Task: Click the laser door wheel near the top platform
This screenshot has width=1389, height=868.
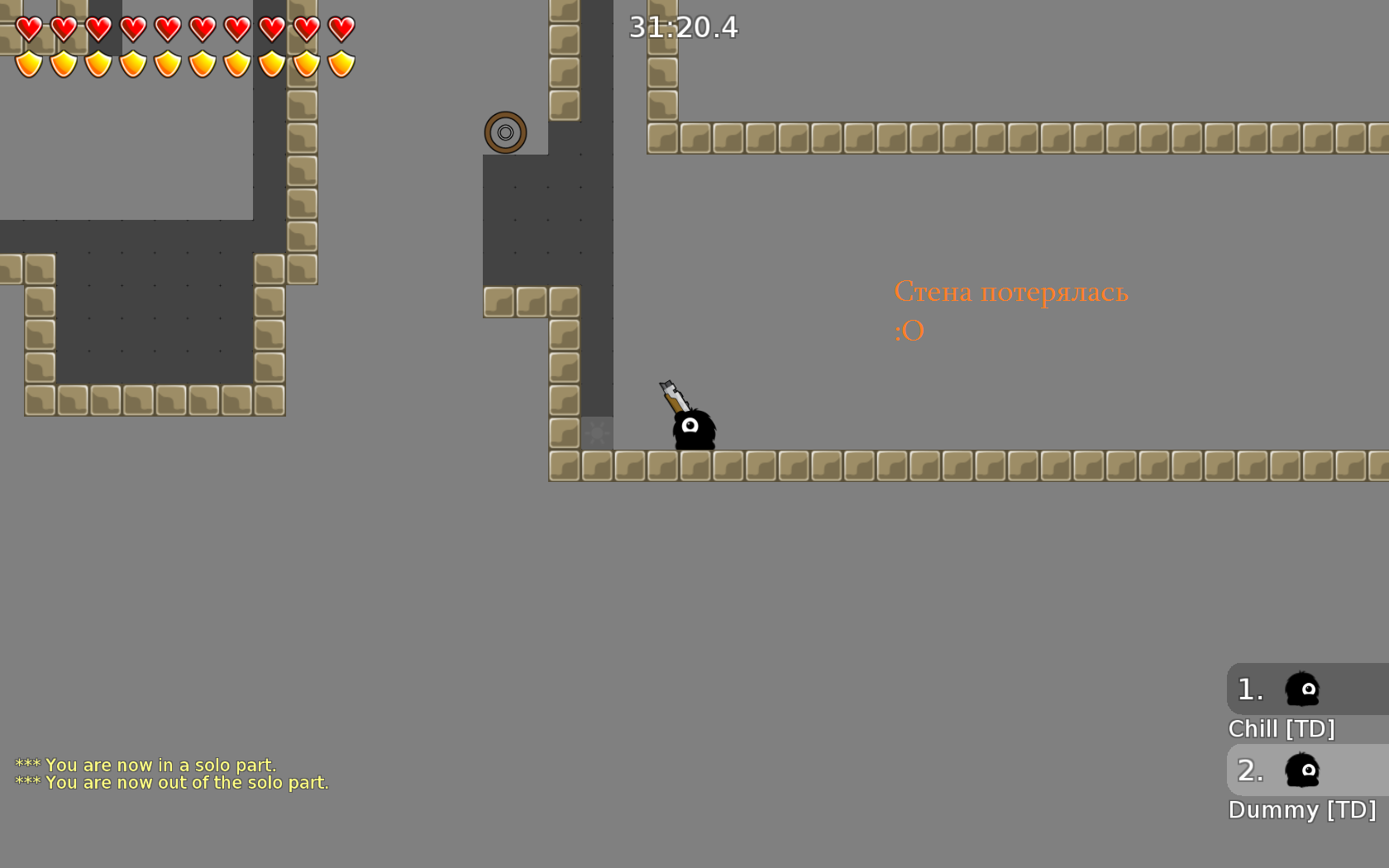Action: tap(504, 132)
